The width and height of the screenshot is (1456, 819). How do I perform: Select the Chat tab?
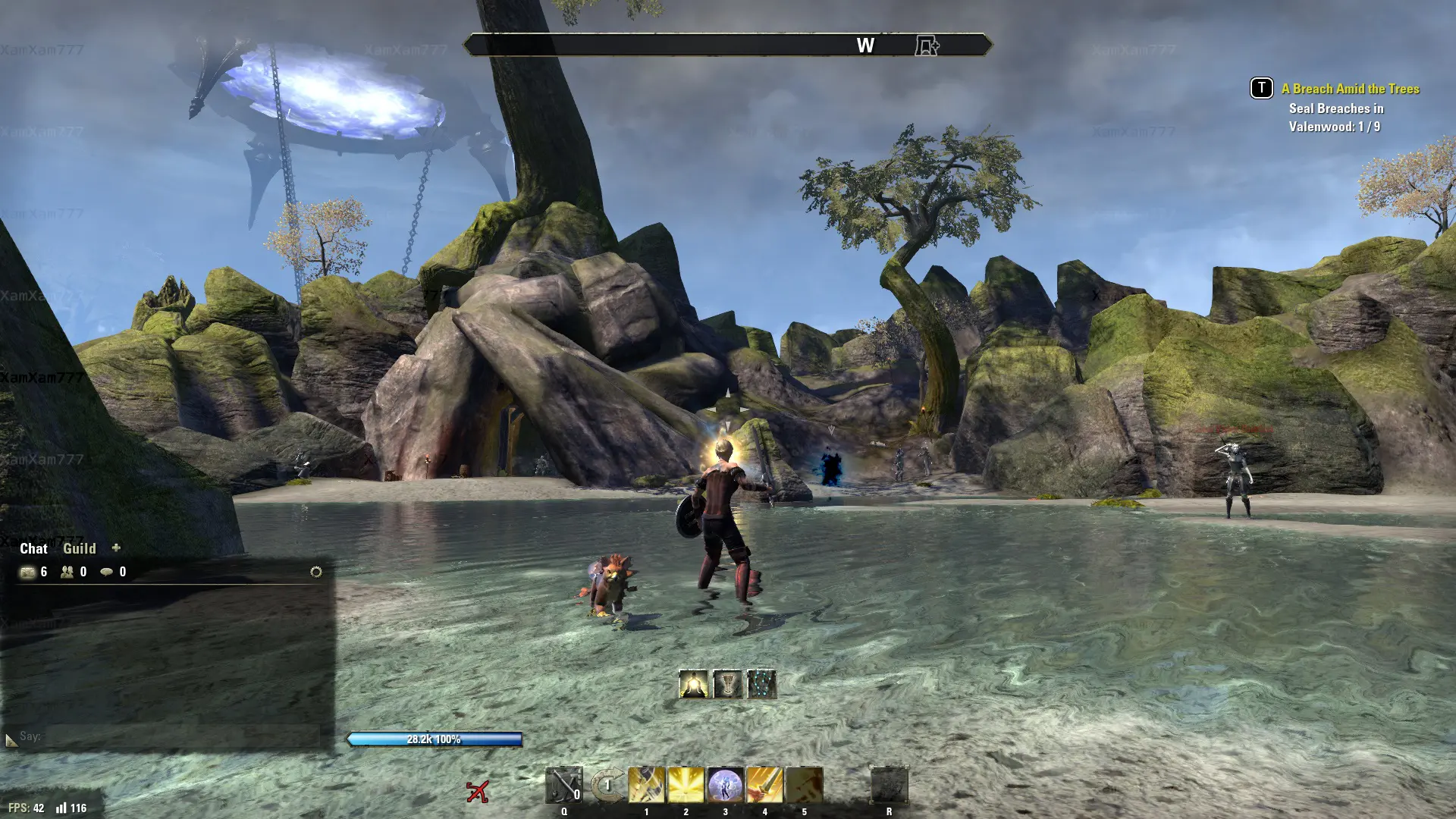[x=33, y=548]
